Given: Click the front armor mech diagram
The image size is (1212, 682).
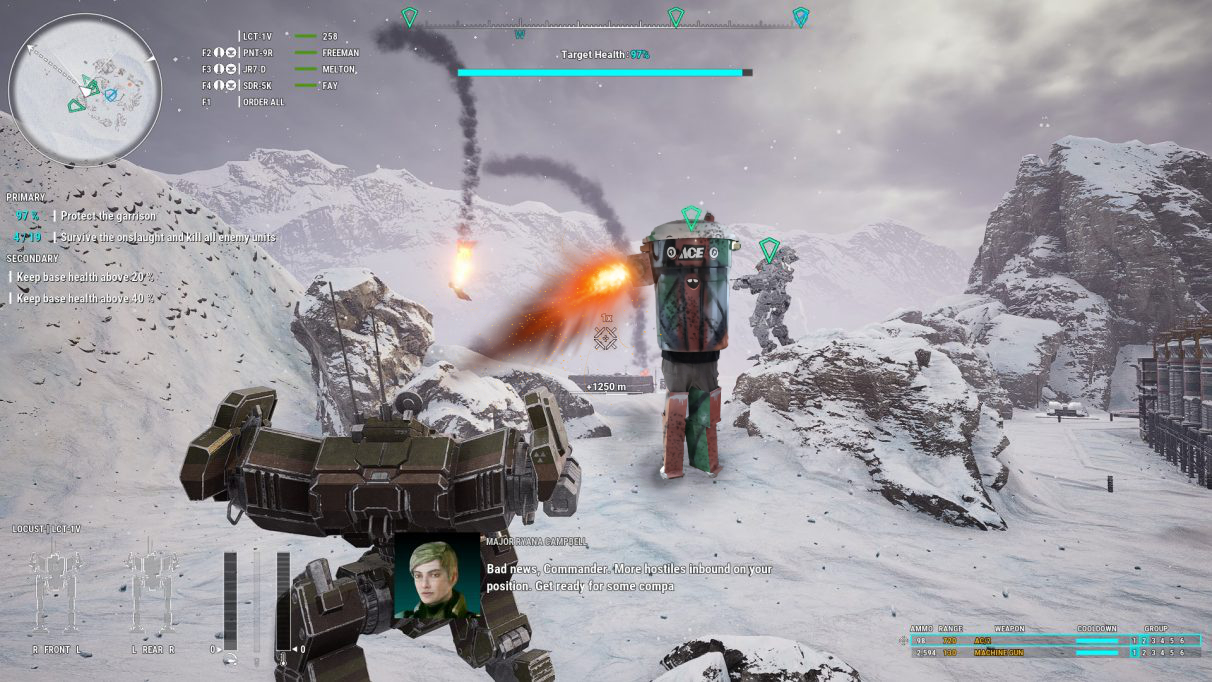Looking at the screenshot, I should pos(55,592).
